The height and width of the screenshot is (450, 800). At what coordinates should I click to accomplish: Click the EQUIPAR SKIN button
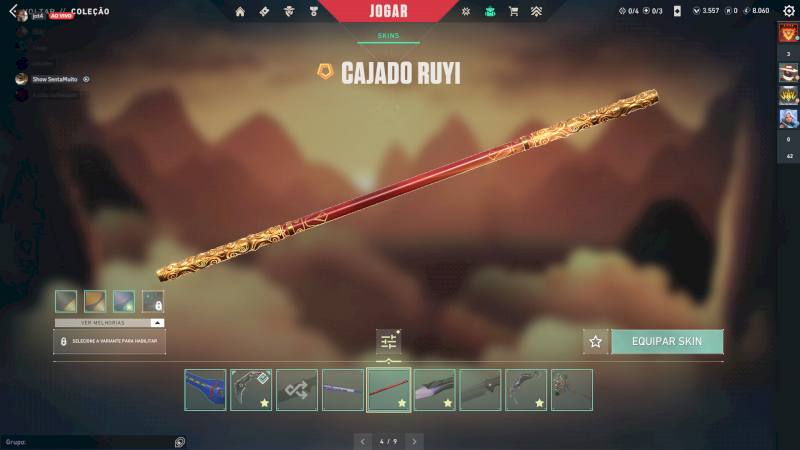tap(667, 341)
